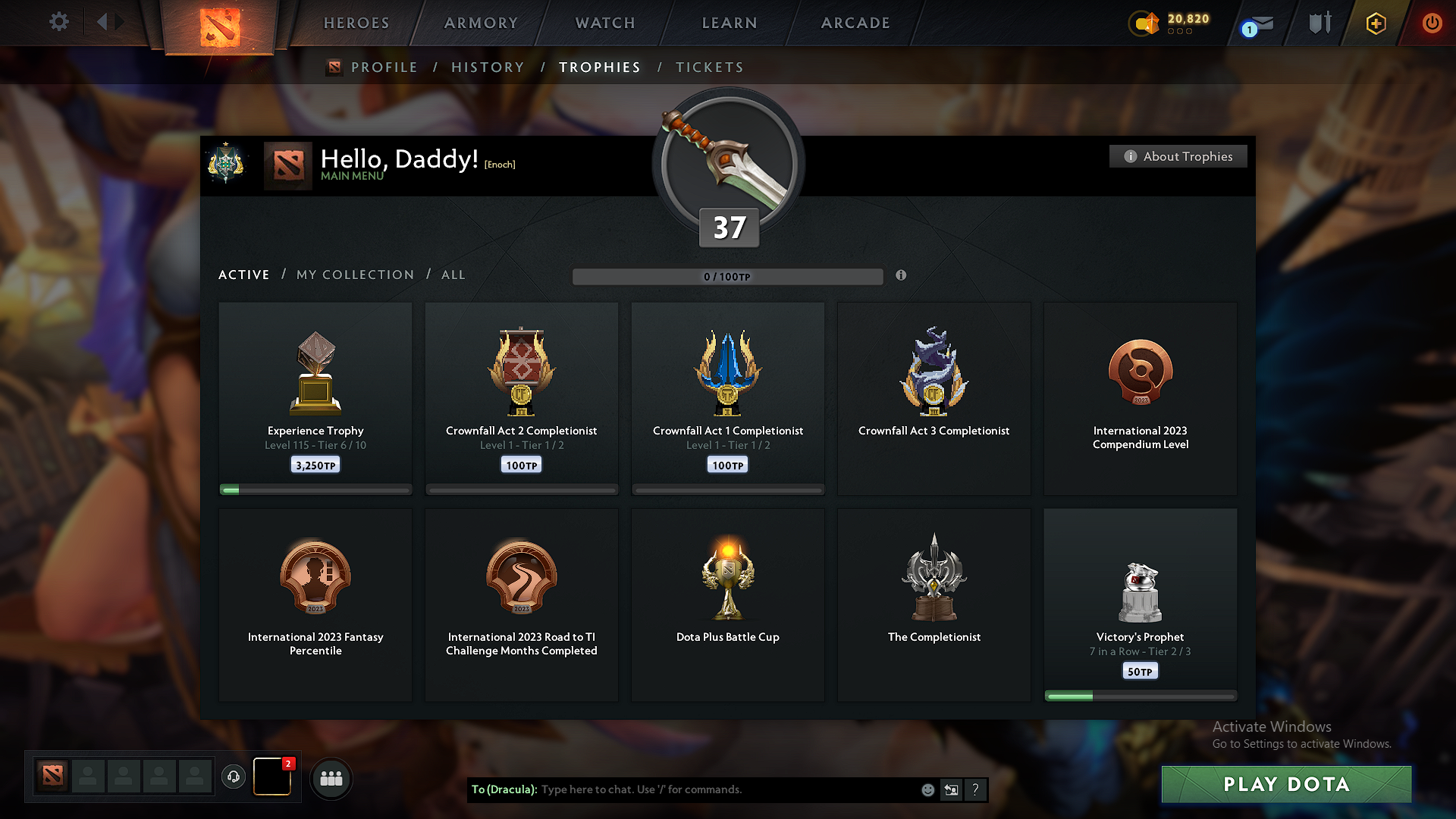Image resolution: width=1456 pixels, height=819 pixels.
Task: Click the Dota 2 logo above Profile
Action: tap(336, 67)
